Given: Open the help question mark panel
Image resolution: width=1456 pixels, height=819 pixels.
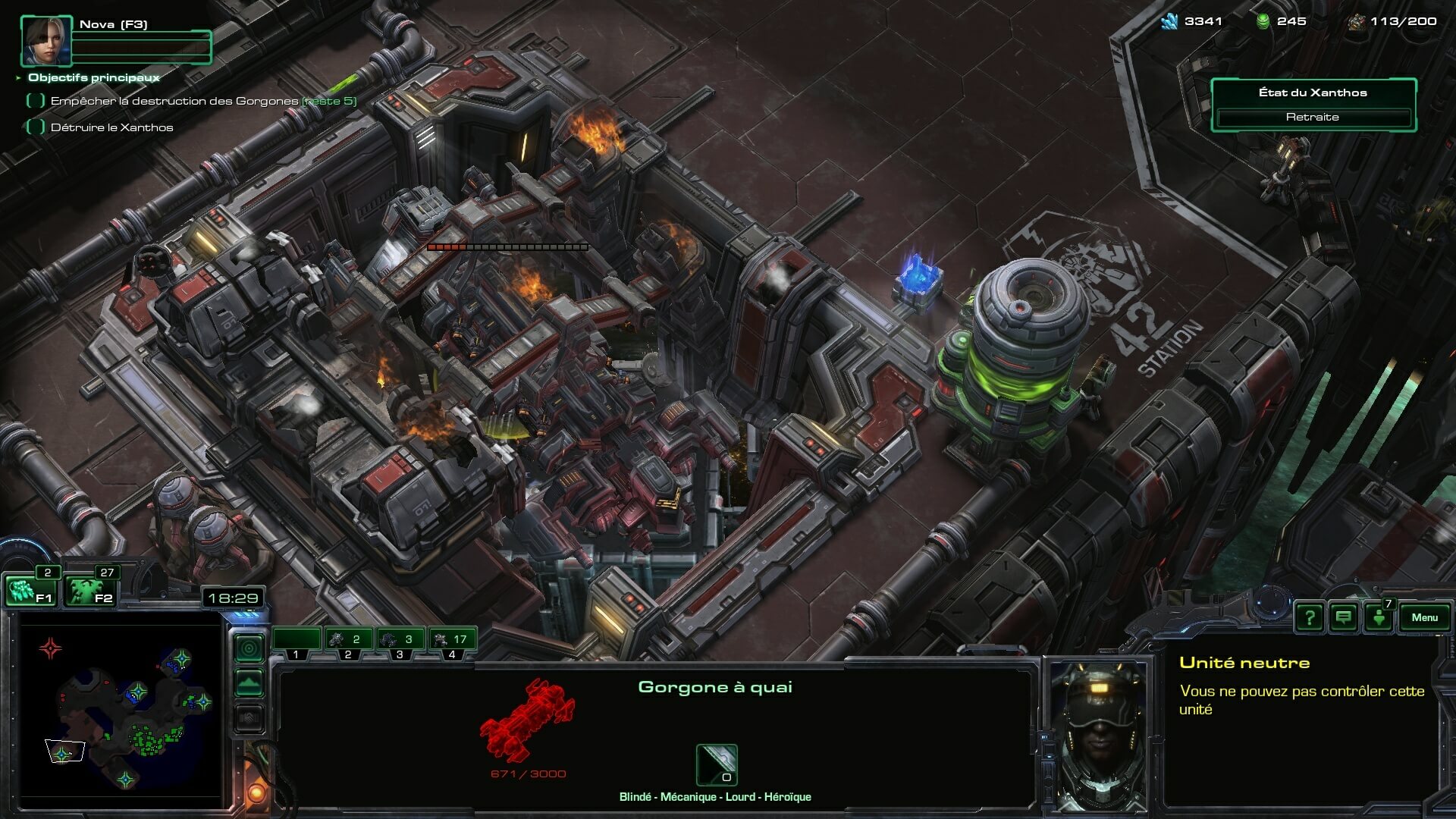Looking at the screenshot, I should tap(1309, 617).
